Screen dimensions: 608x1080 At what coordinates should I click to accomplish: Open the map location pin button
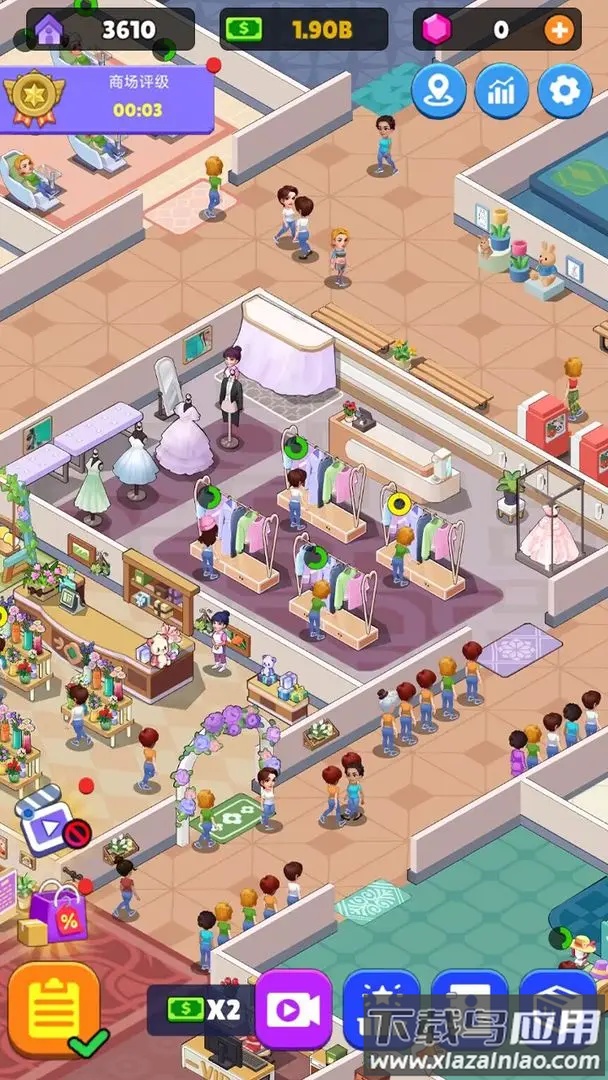click(x=438, y=91)
